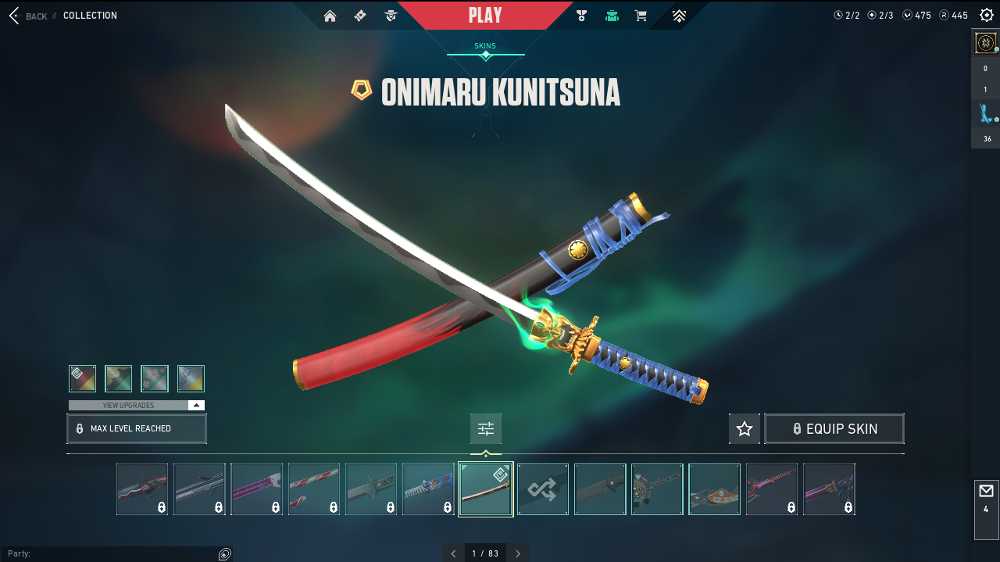
Task: Go to the previous skin page
Action: coord(452,553)
